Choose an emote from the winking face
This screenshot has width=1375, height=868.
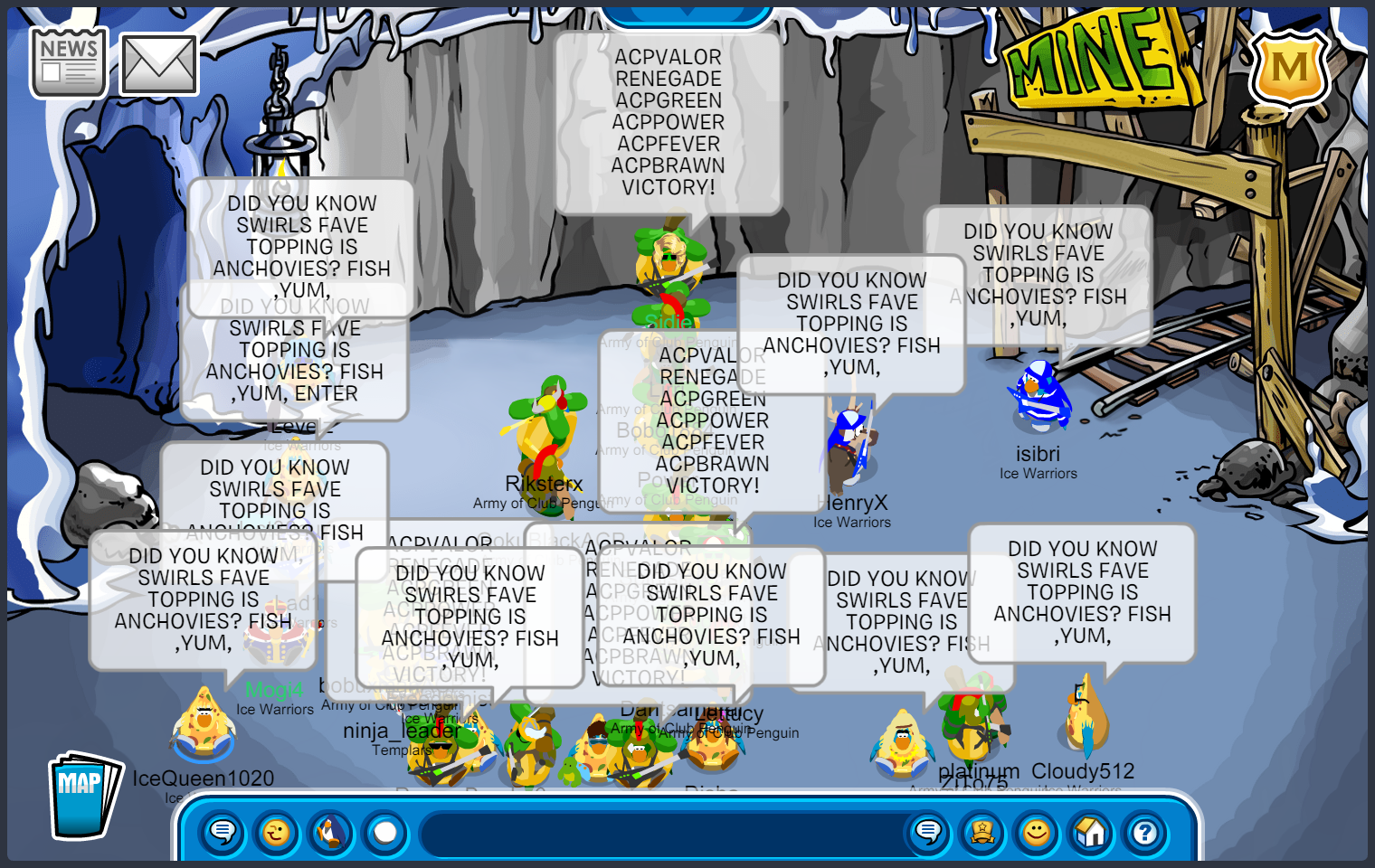(x=277, y=832)
